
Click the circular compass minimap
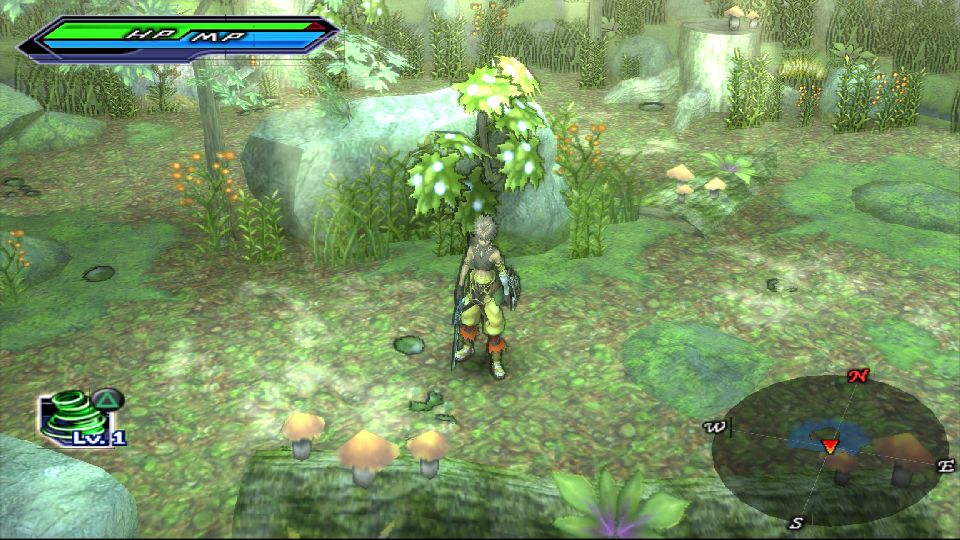829,449
